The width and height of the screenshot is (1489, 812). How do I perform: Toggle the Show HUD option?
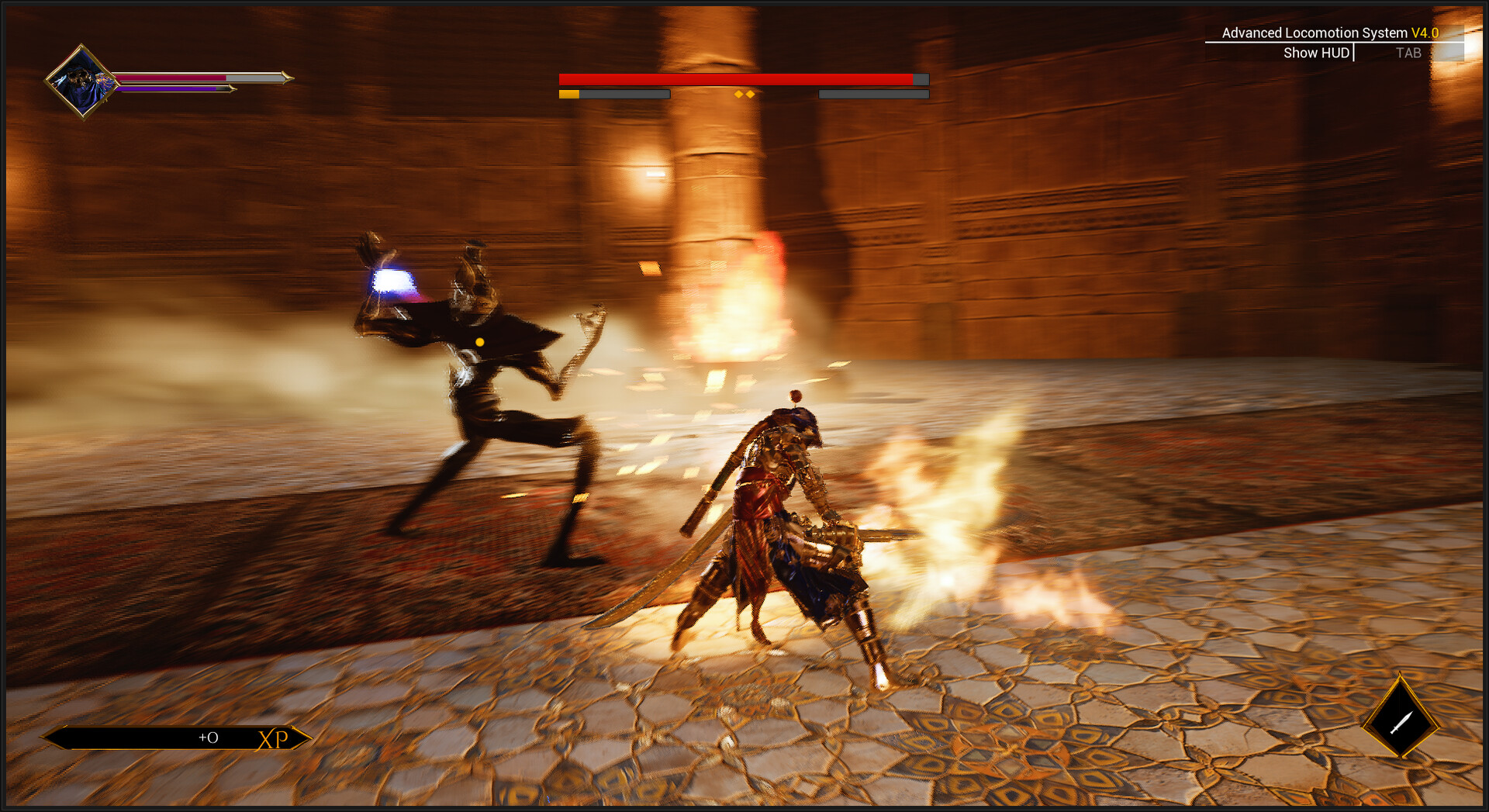(x=1316, y=53)
